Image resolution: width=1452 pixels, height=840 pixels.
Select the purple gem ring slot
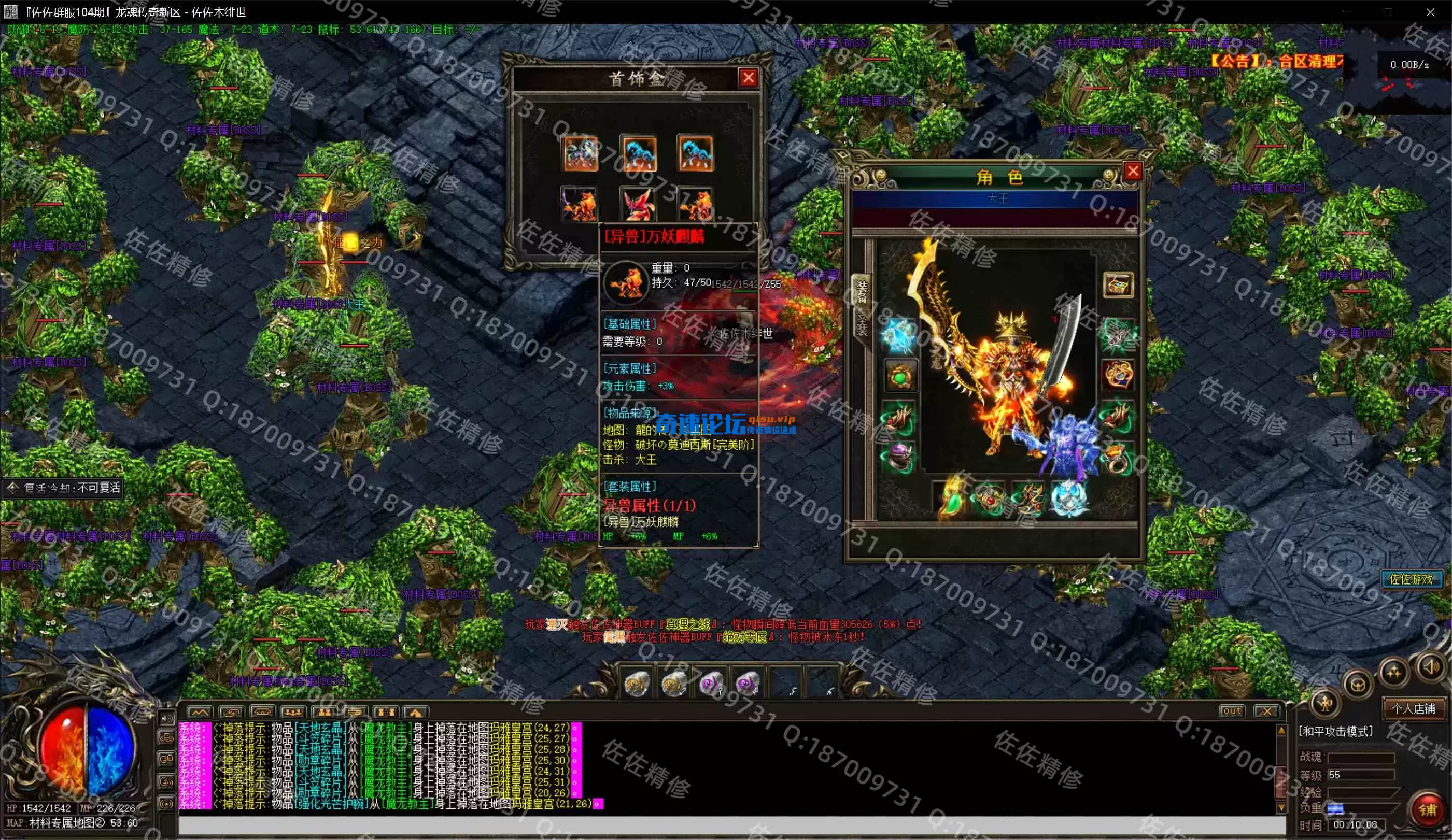(x=898, y=457)
